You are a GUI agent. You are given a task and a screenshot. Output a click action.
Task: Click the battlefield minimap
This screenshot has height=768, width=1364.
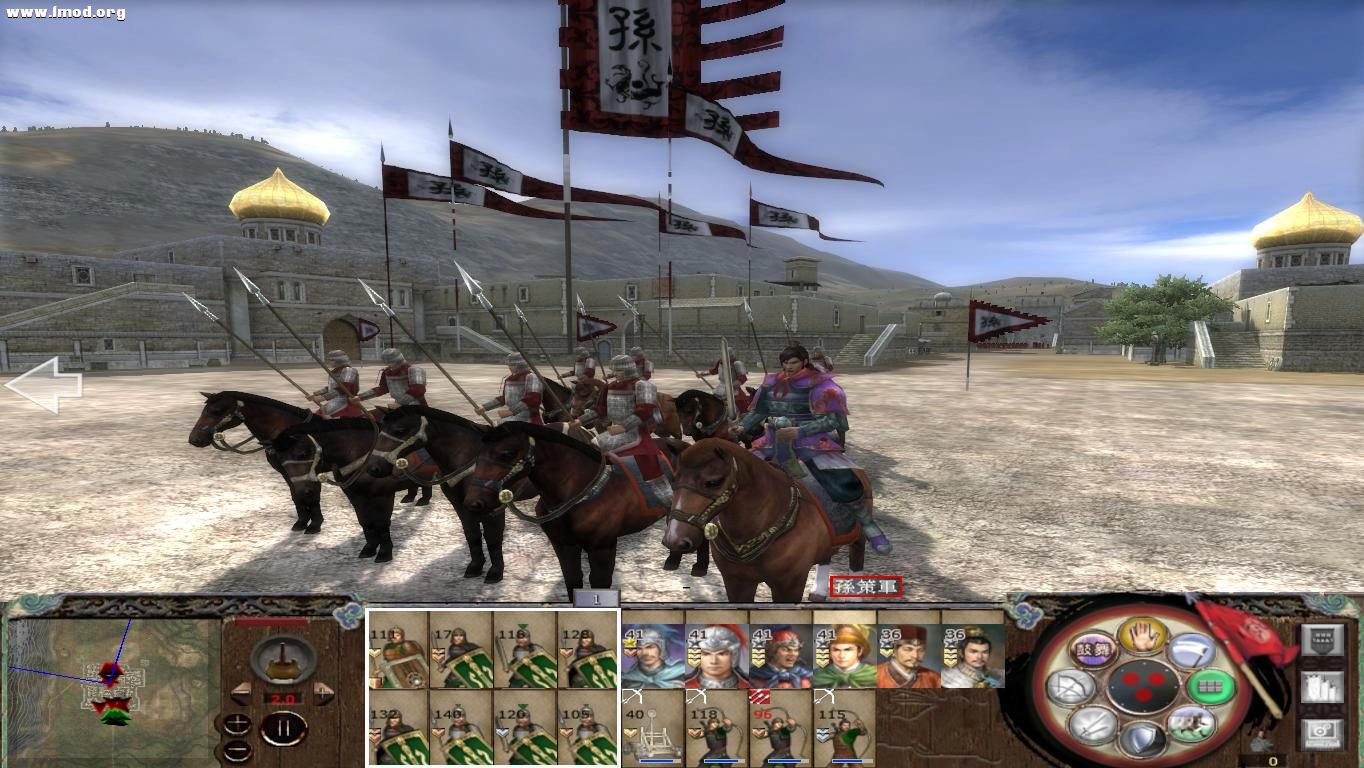tap(112, 681)
